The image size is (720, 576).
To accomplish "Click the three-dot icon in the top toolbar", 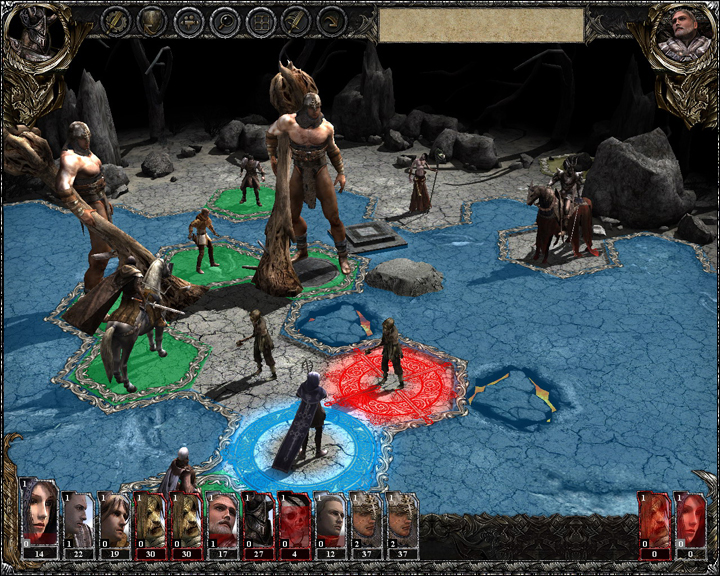I will 189,21.
